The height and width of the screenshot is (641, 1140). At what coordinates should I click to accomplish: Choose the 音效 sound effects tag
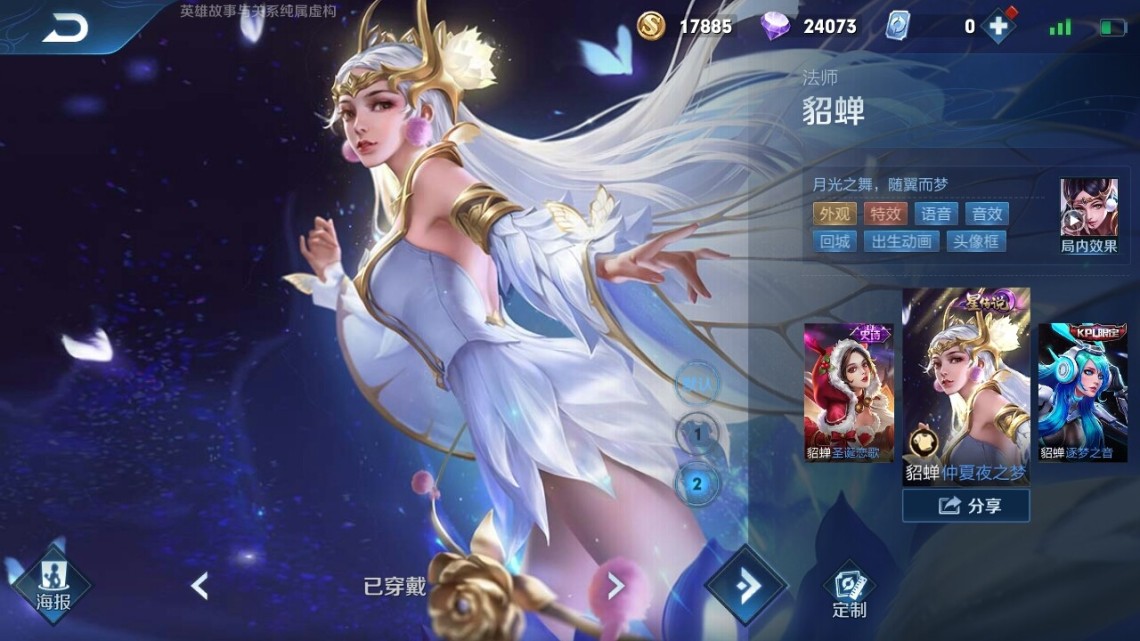click(986, 213)
